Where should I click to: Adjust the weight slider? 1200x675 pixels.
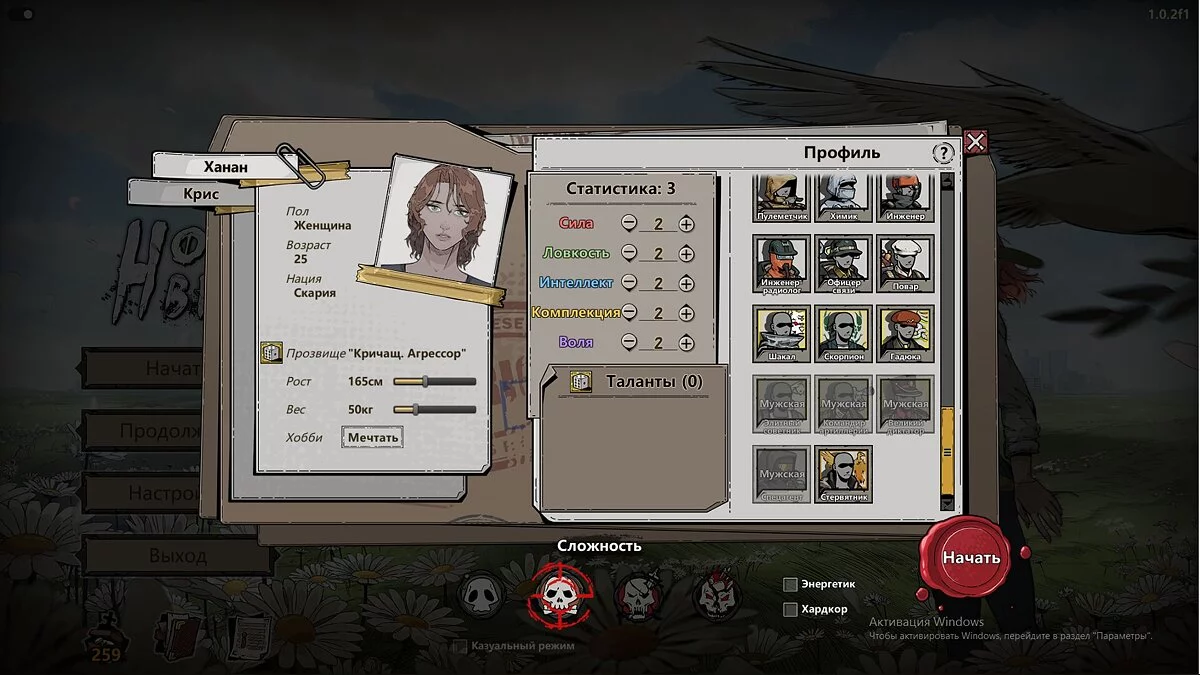click(x=412, y=409)
